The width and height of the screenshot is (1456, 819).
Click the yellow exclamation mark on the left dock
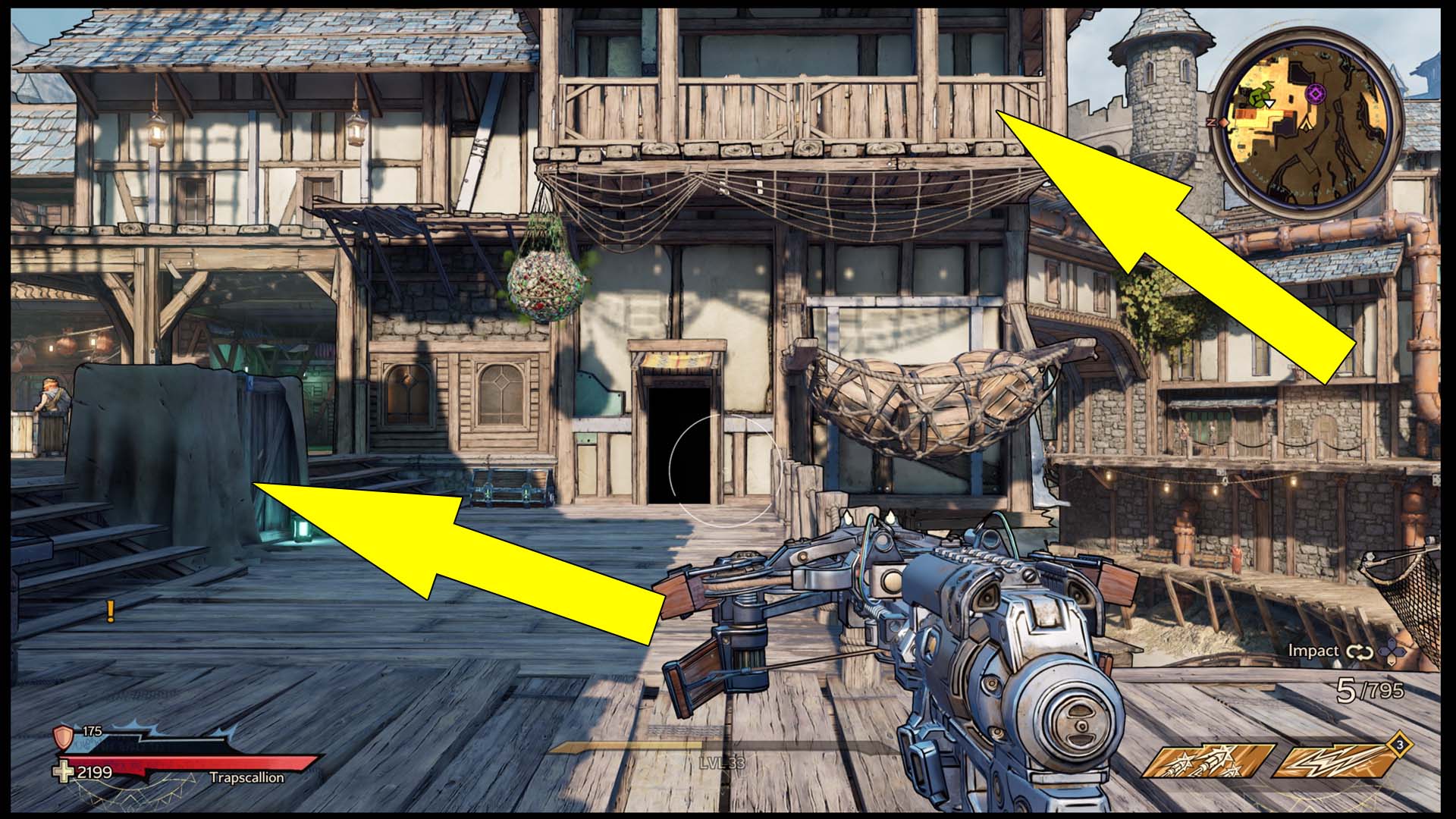click(110, 610)
